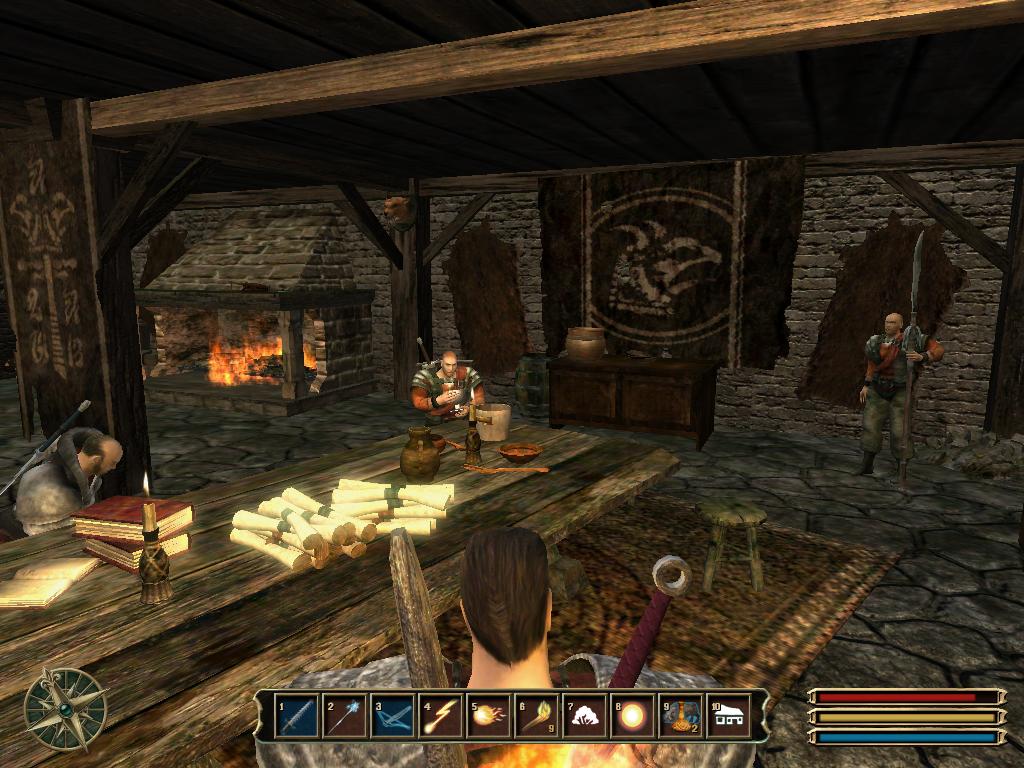Use the orange potion item in slot 9
Screen dimensions: 1024x768
(681, 716)
